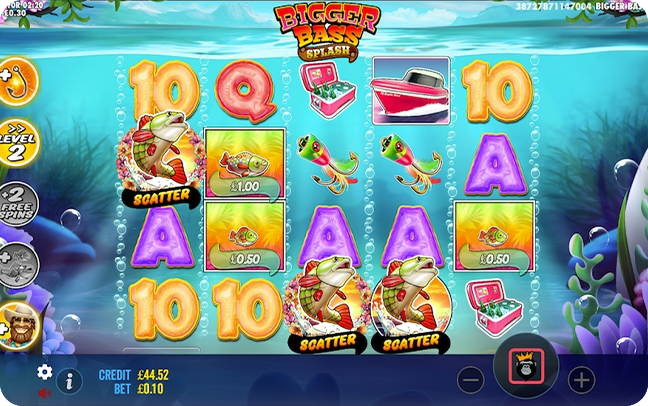Increase the bet with plus button
Image resolution: width=648 pixels, height=406 pixels.
click(x=581, y=380)
